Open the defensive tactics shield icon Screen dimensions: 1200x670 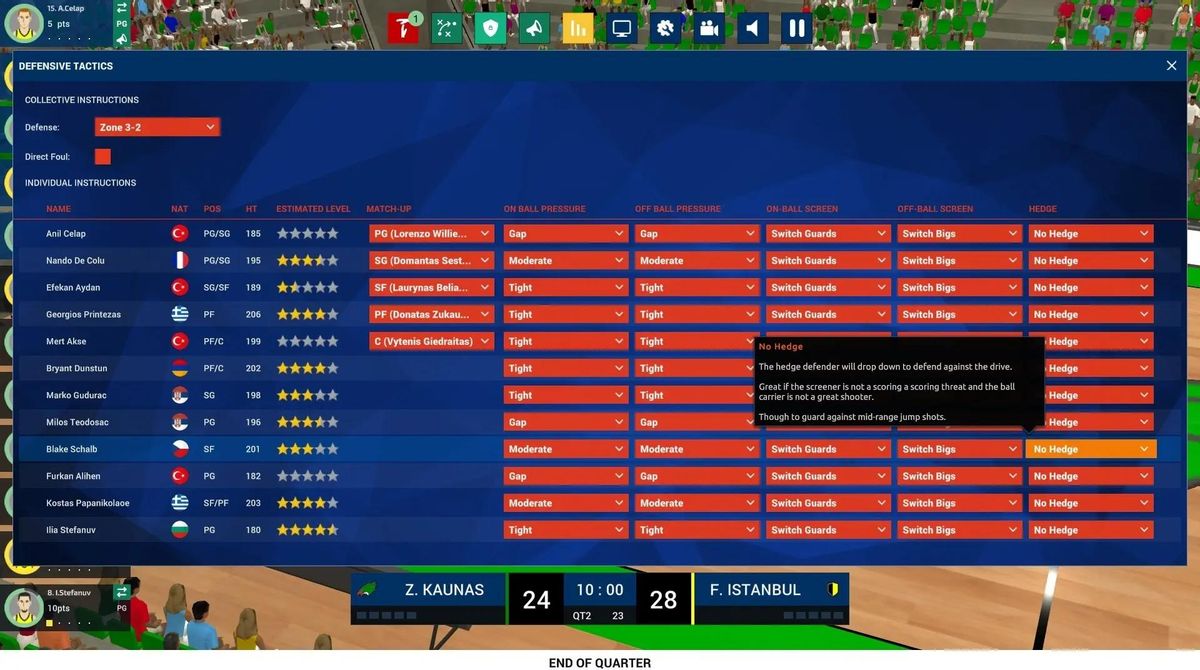click(490, 28)
